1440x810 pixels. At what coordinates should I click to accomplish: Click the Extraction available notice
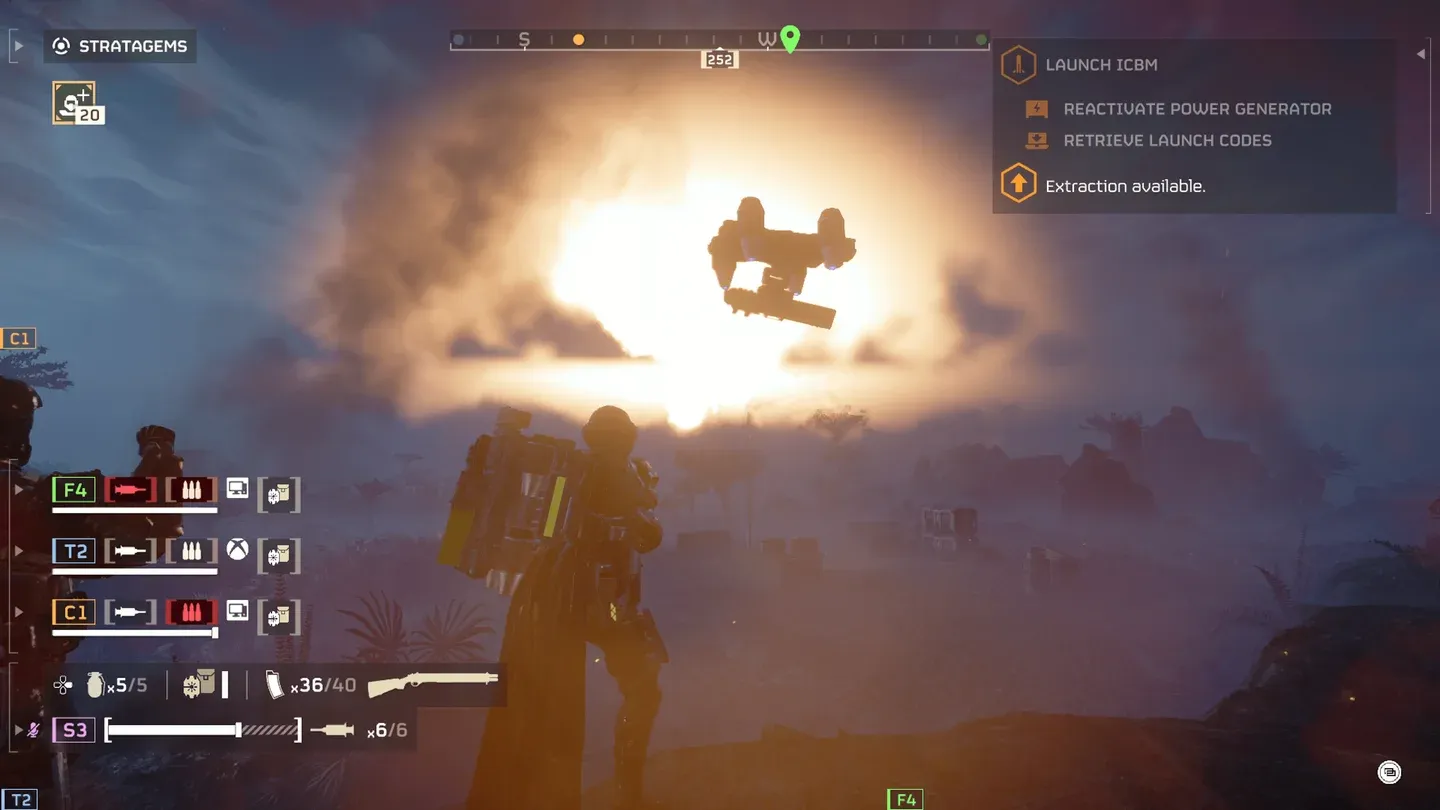coord(1124,186)
